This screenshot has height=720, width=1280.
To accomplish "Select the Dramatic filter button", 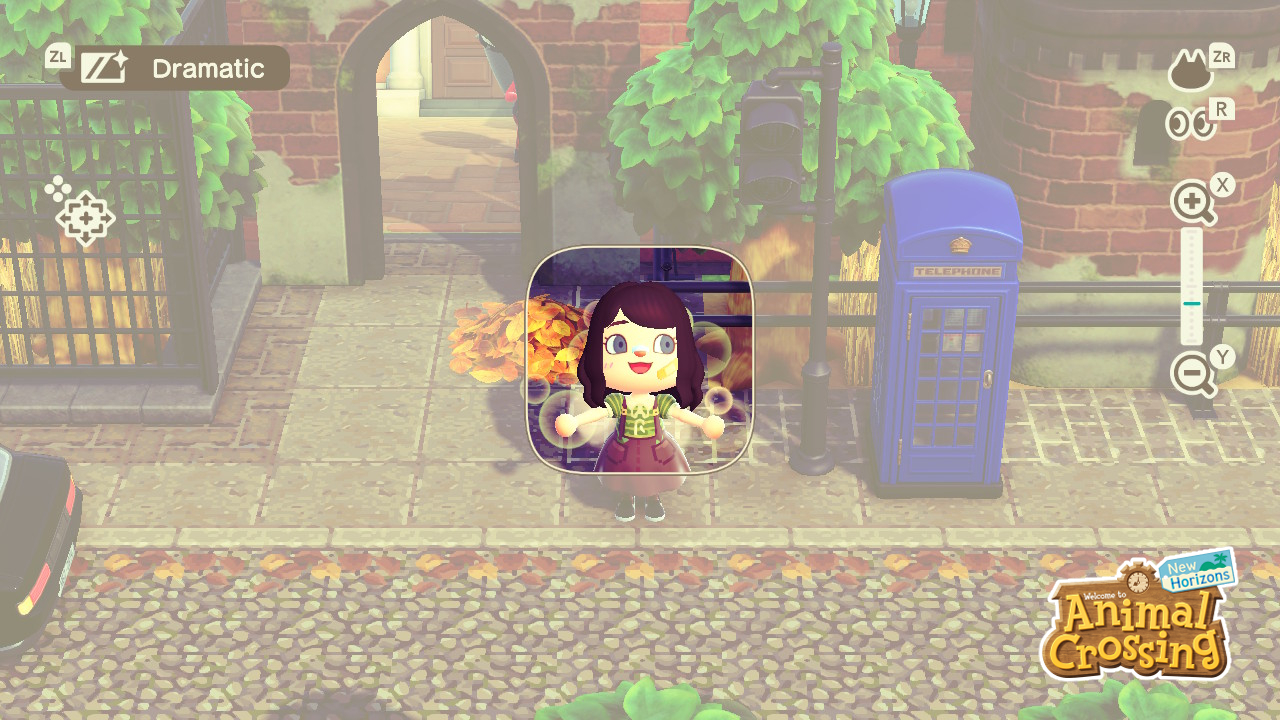I will pyautogui.click(x=174, y=68).
